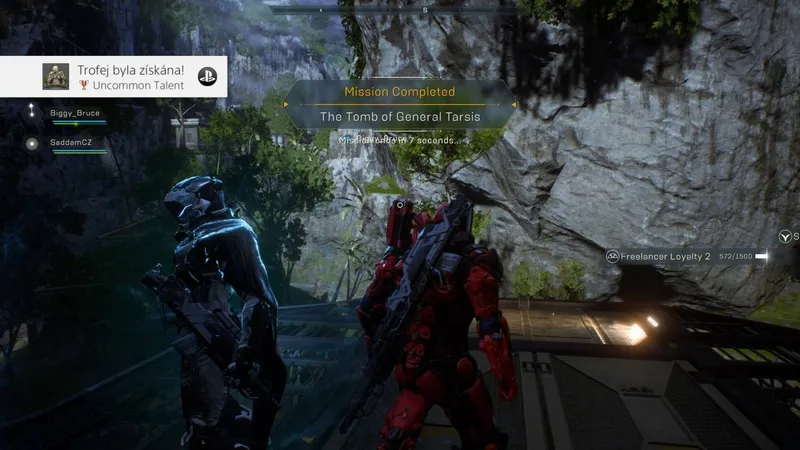Image resolution: width=800 pixels, height=450 pixels.
Task: Click the Mission Completed banner
Action: (x=400, y=92)
